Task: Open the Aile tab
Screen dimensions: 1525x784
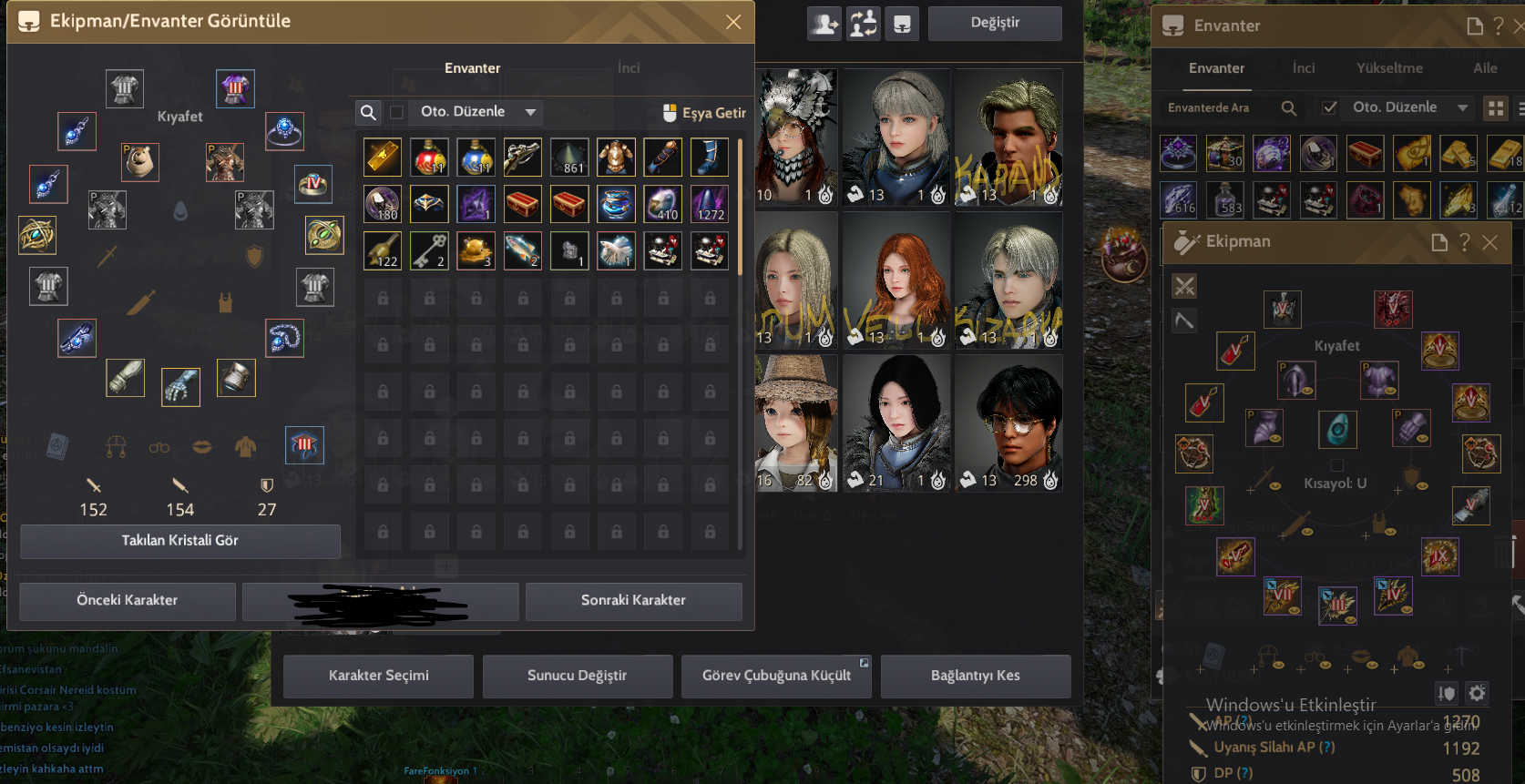Action: pos(1485,68)
